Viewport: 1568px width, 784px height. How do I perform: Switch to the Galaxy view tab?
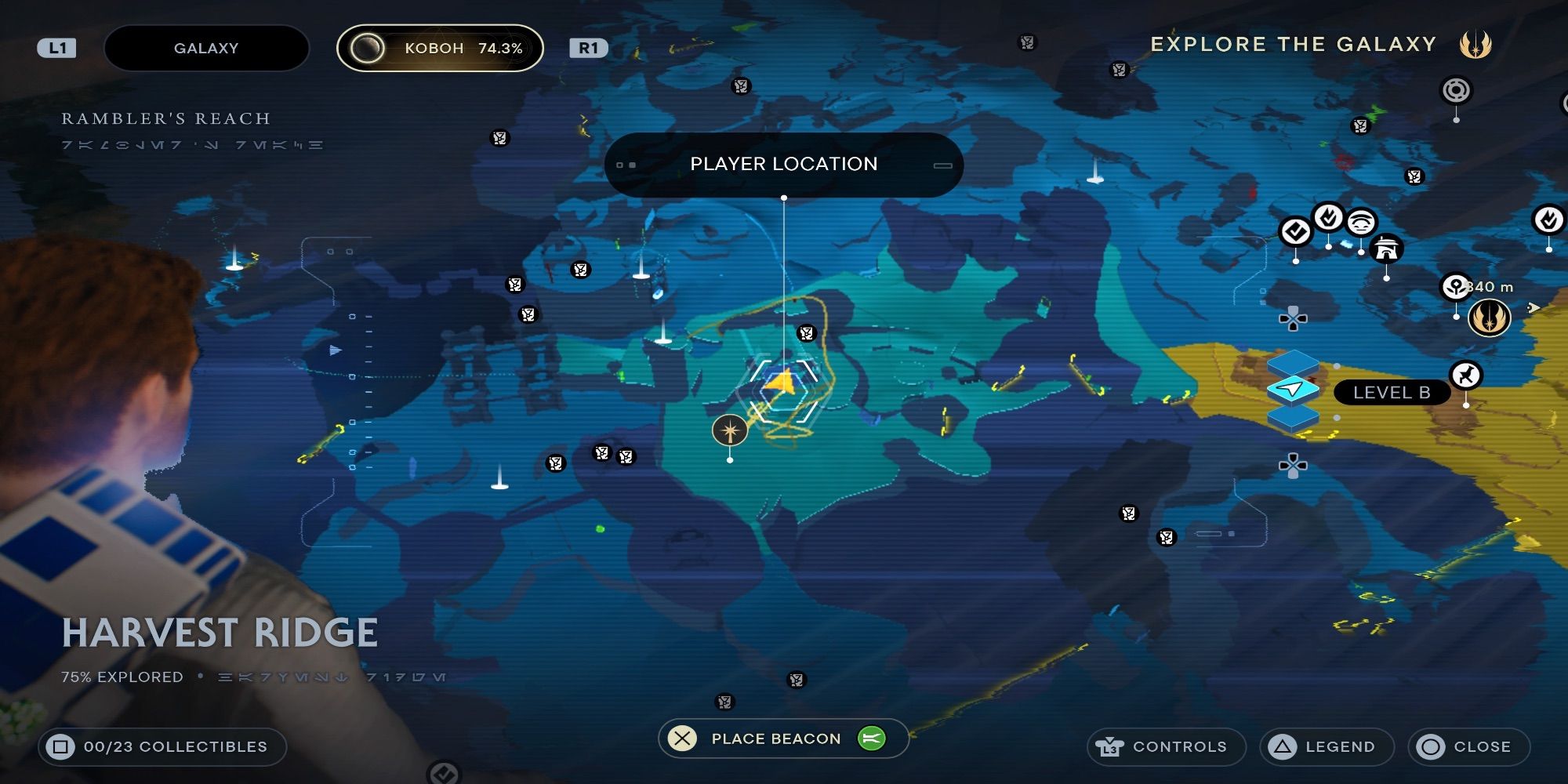pyautogui.click(x=206, y=47)
